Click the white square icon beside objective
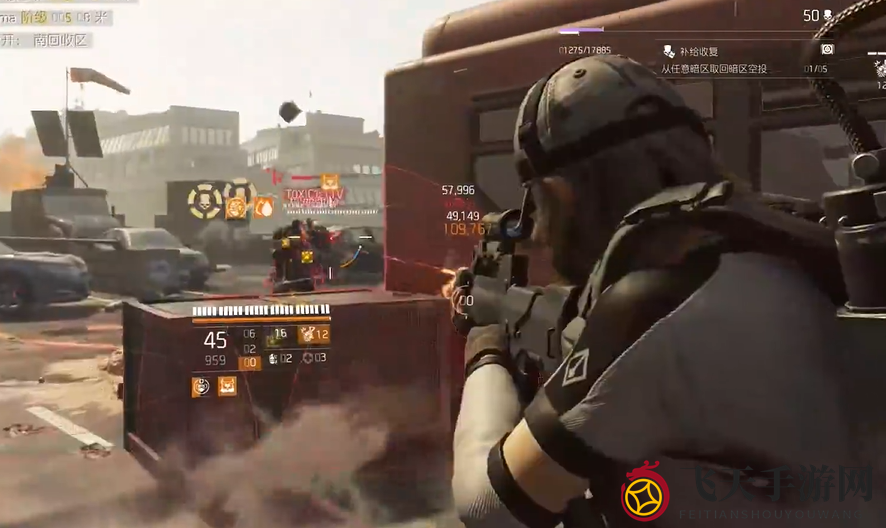 827,49
